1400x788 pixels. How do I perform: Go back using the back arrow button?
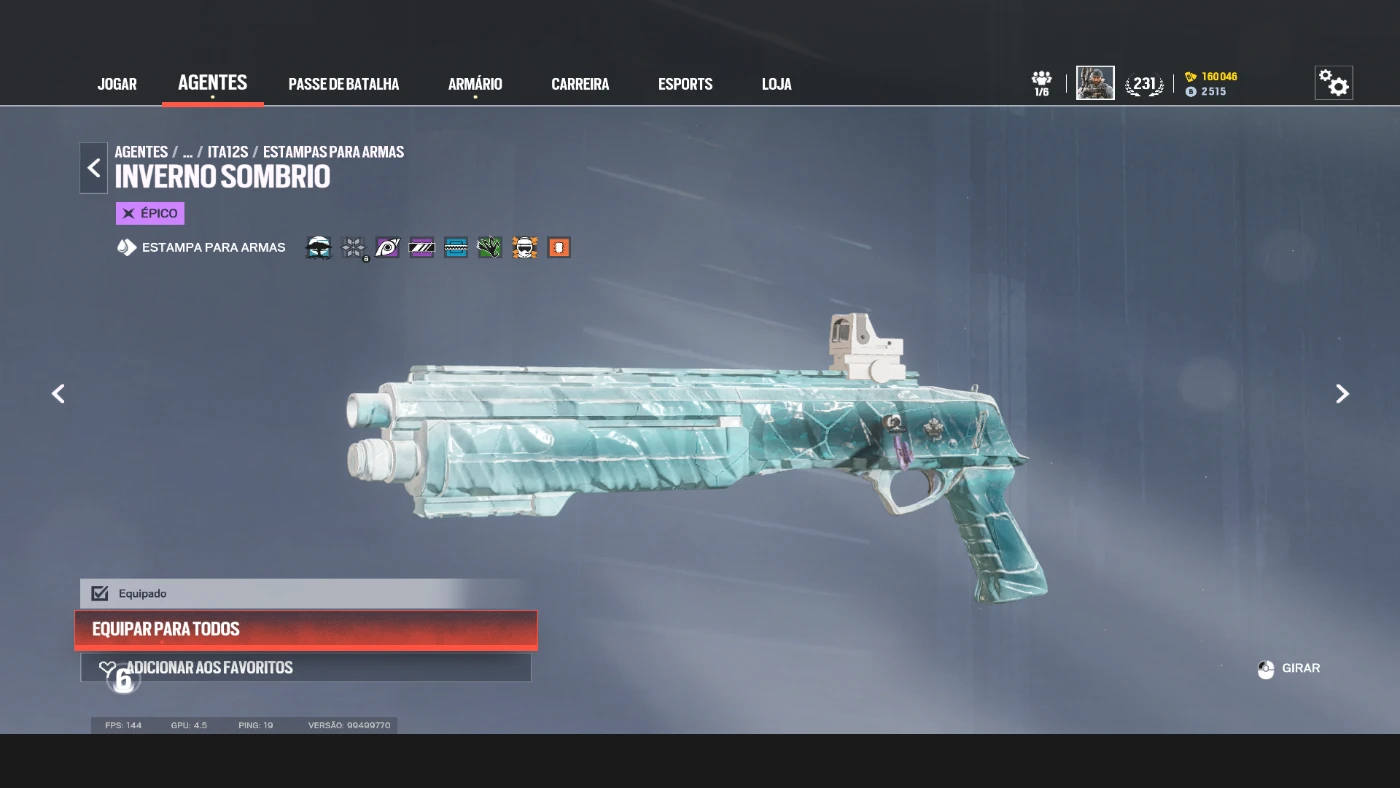point(94,168)
